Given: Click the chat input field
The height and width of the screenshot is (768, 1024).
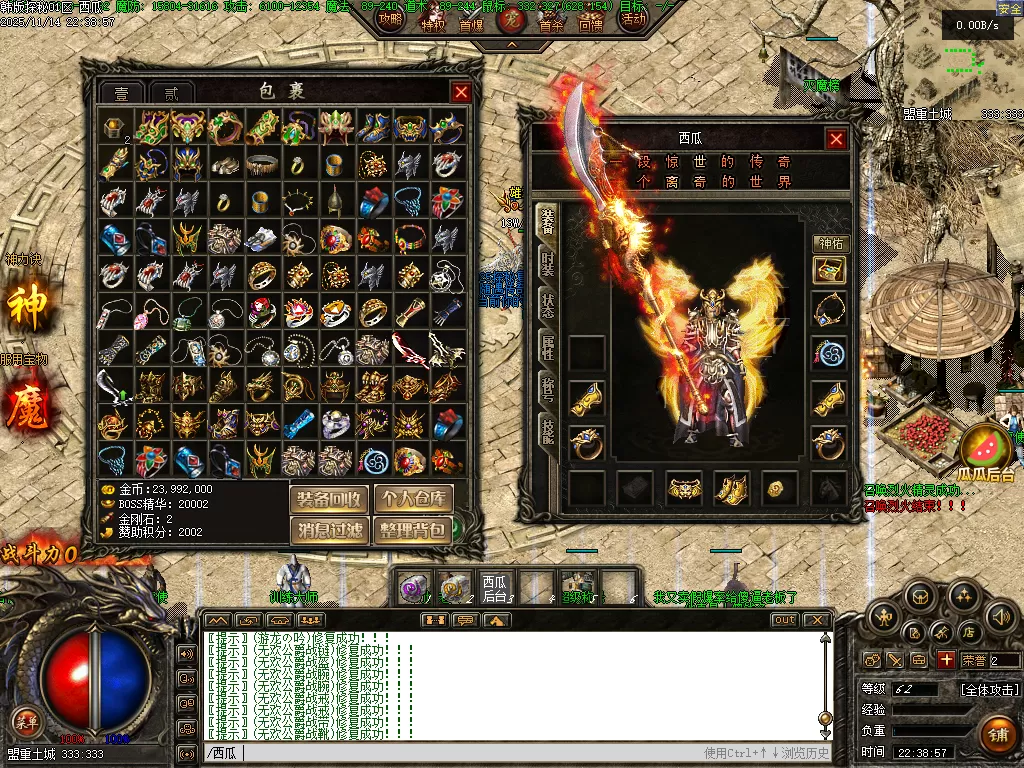Looking at the screenshot, I should 450,753.
